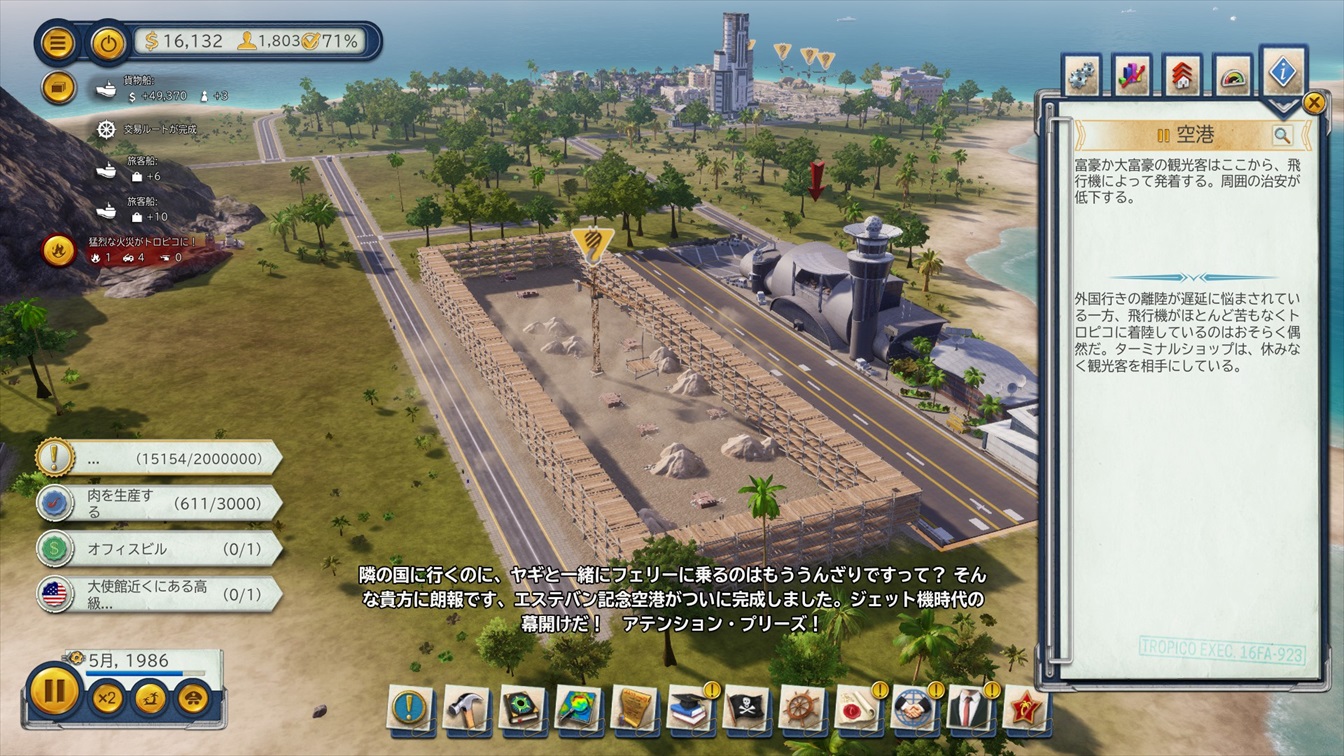This screenshot has height=756, width=1344.
Task: Switch to the gauge meter tab
Action: 1233,76
